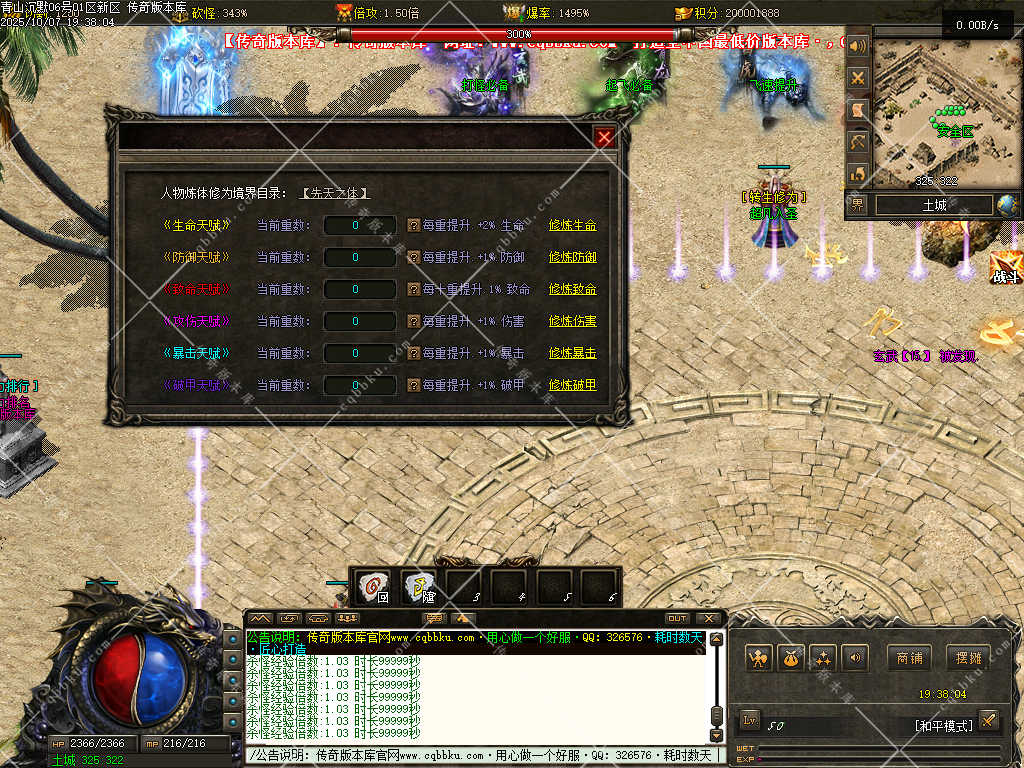Image resolution: width=1024 pixels, height=768 pixels.
Task: Use the 随 random teleport stone slot
Action: click(x=420, y=586)
